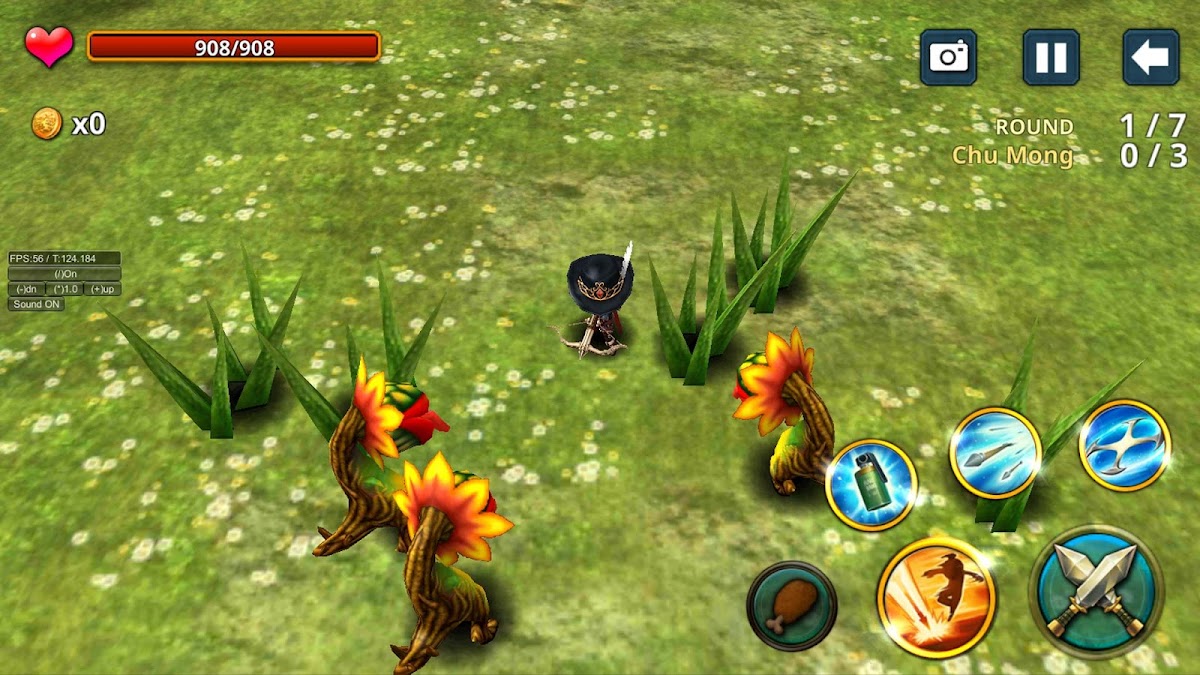This screenshot has height=675, width=1200.
Task: Click the (-)dn speed button
Action: [x=25, y=289]
